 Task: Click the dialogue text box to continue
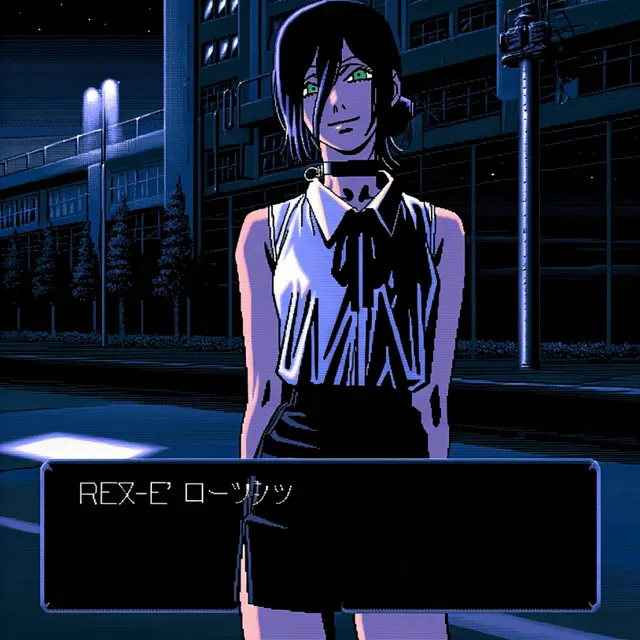coord(320,535)
